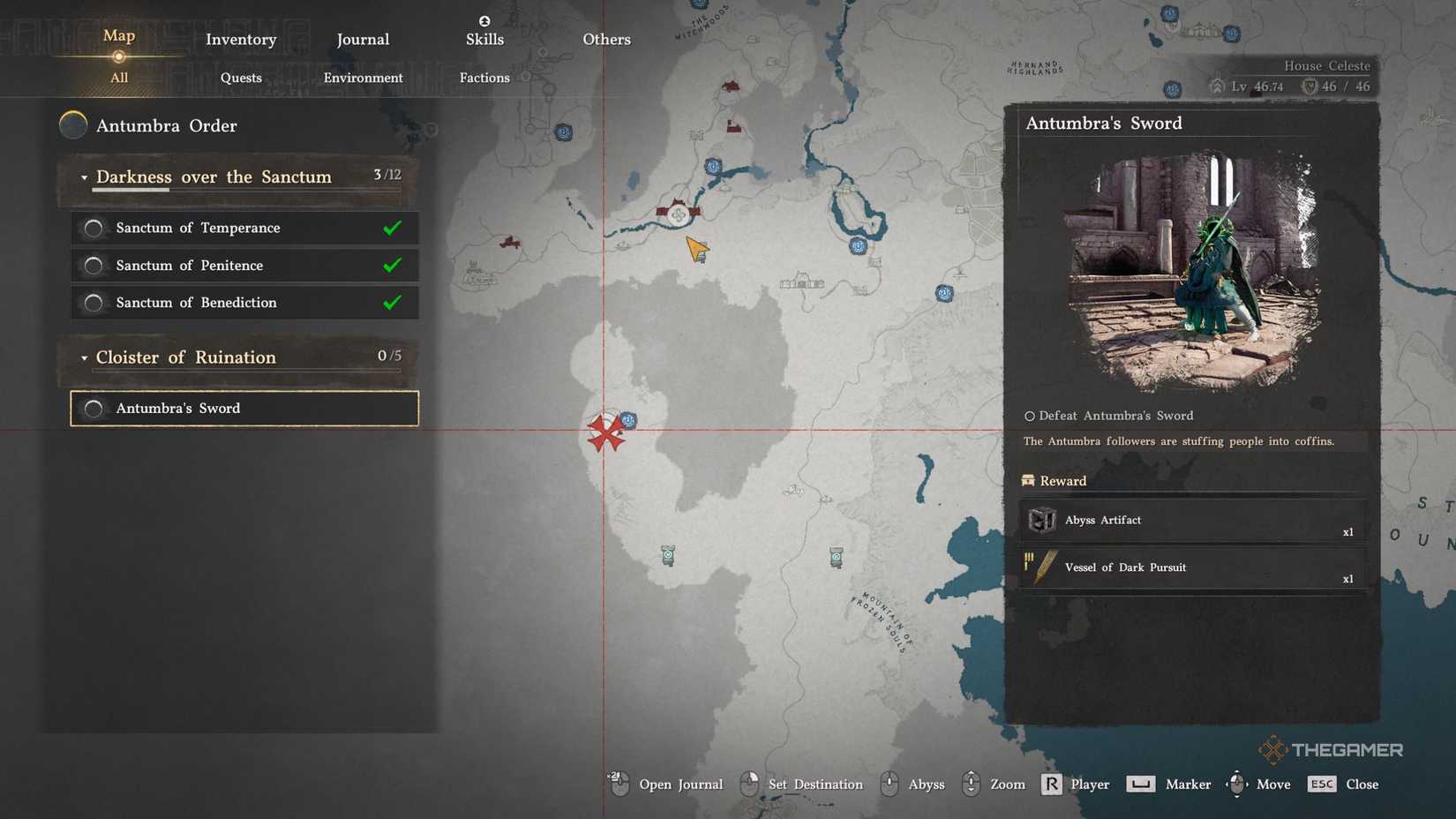
Task: Click the Player icon labeled R
Action: (1050, 784)
